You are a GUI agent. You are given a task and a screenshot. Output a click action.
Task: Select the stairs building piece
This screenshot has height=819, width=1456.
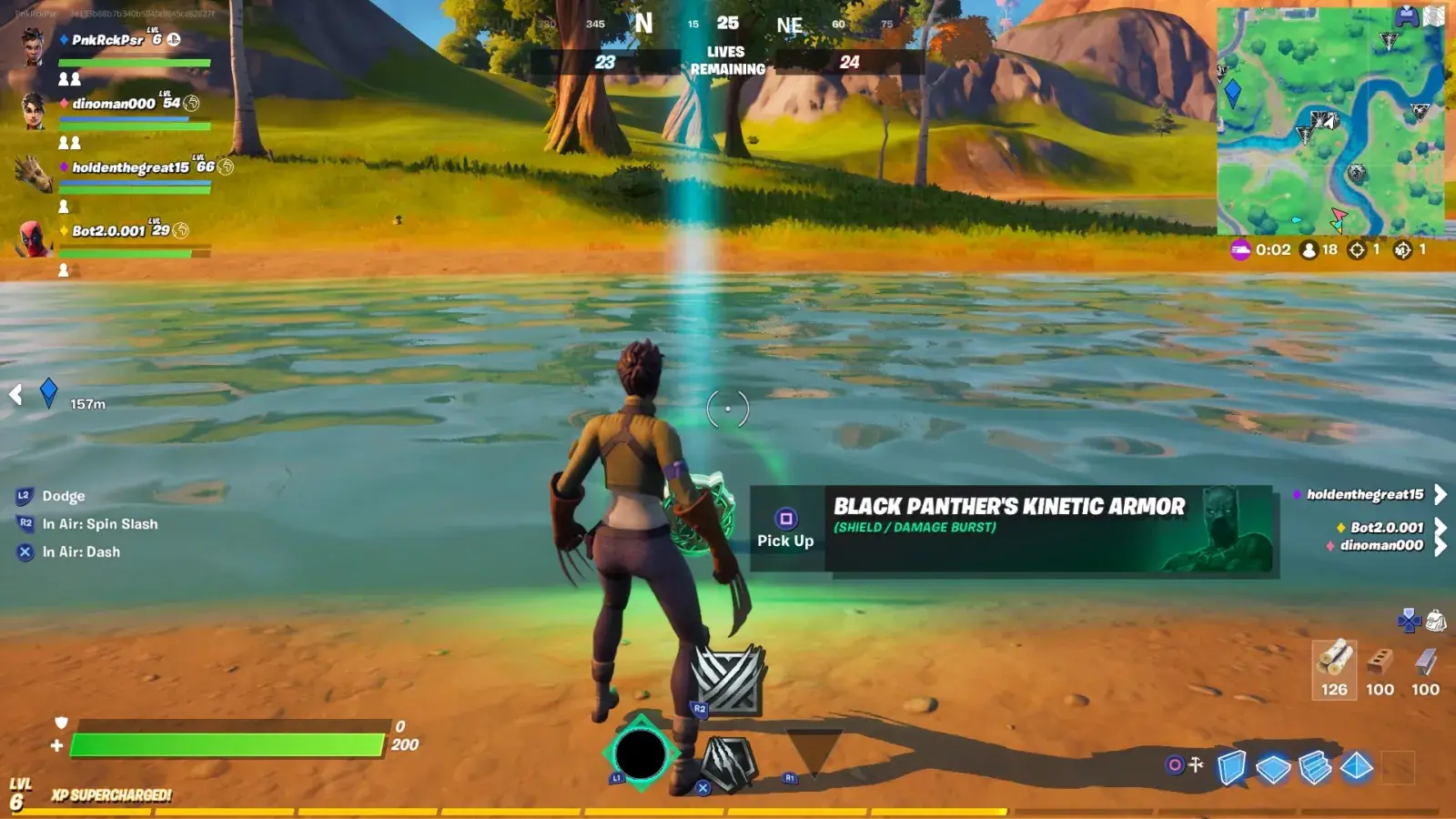coord(1315,768)
